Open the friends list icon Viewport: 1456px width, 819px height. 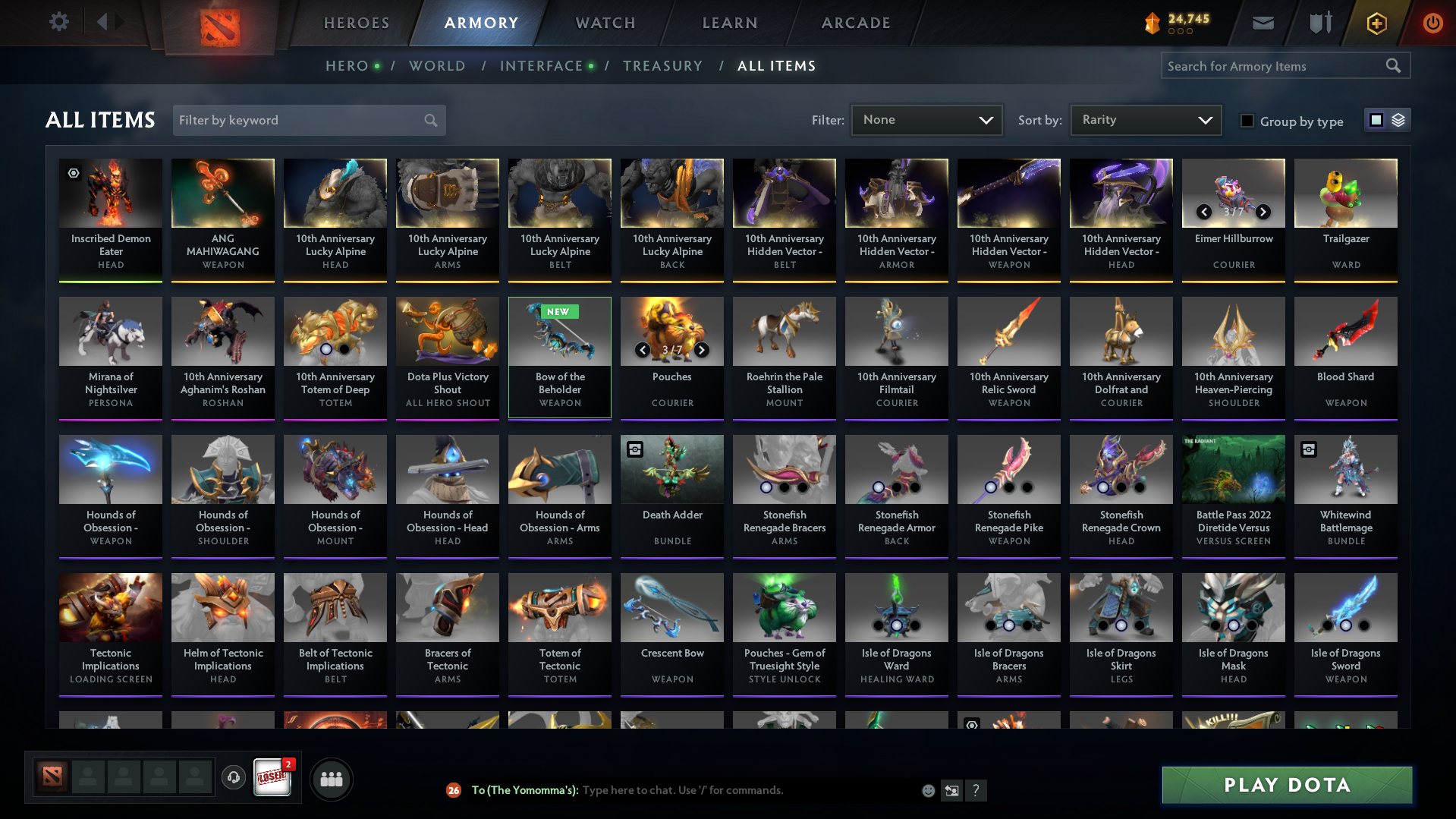coord(331,779)
